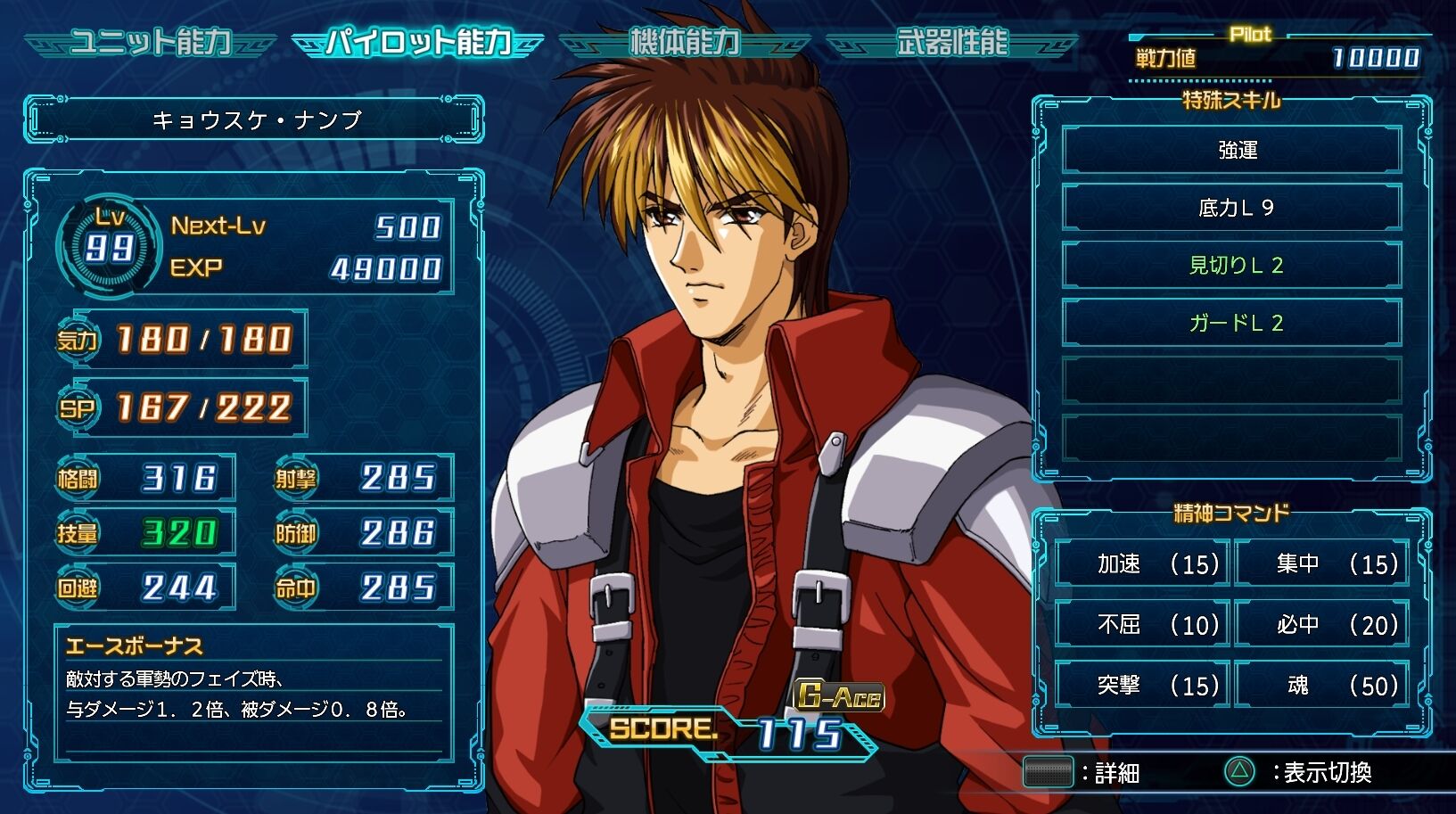Click the ガードL2 skill row
Viewport: 1456px width, 814px height.
[x=1232, y=323]
